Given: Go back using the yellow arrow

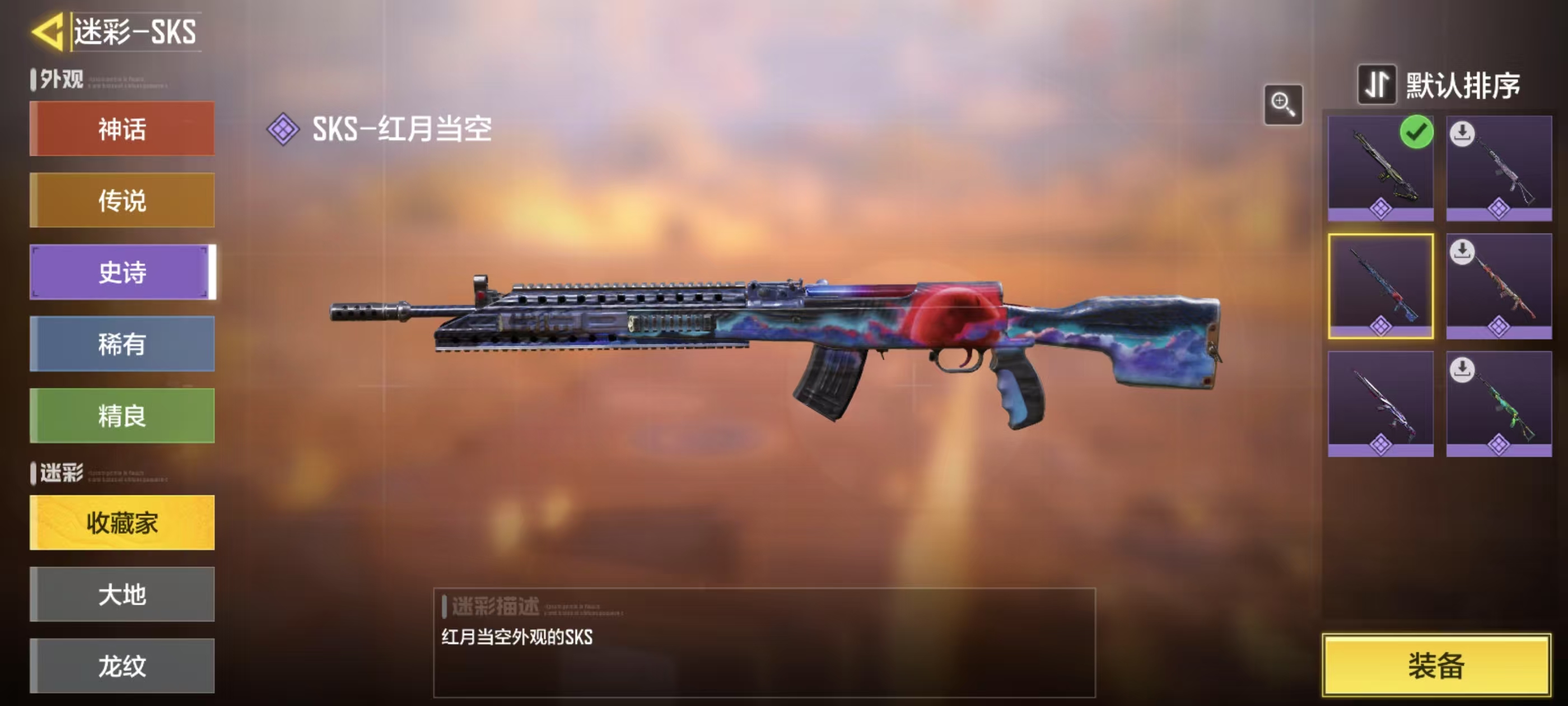Looking at the screenshot, I should tap(48, 32).
